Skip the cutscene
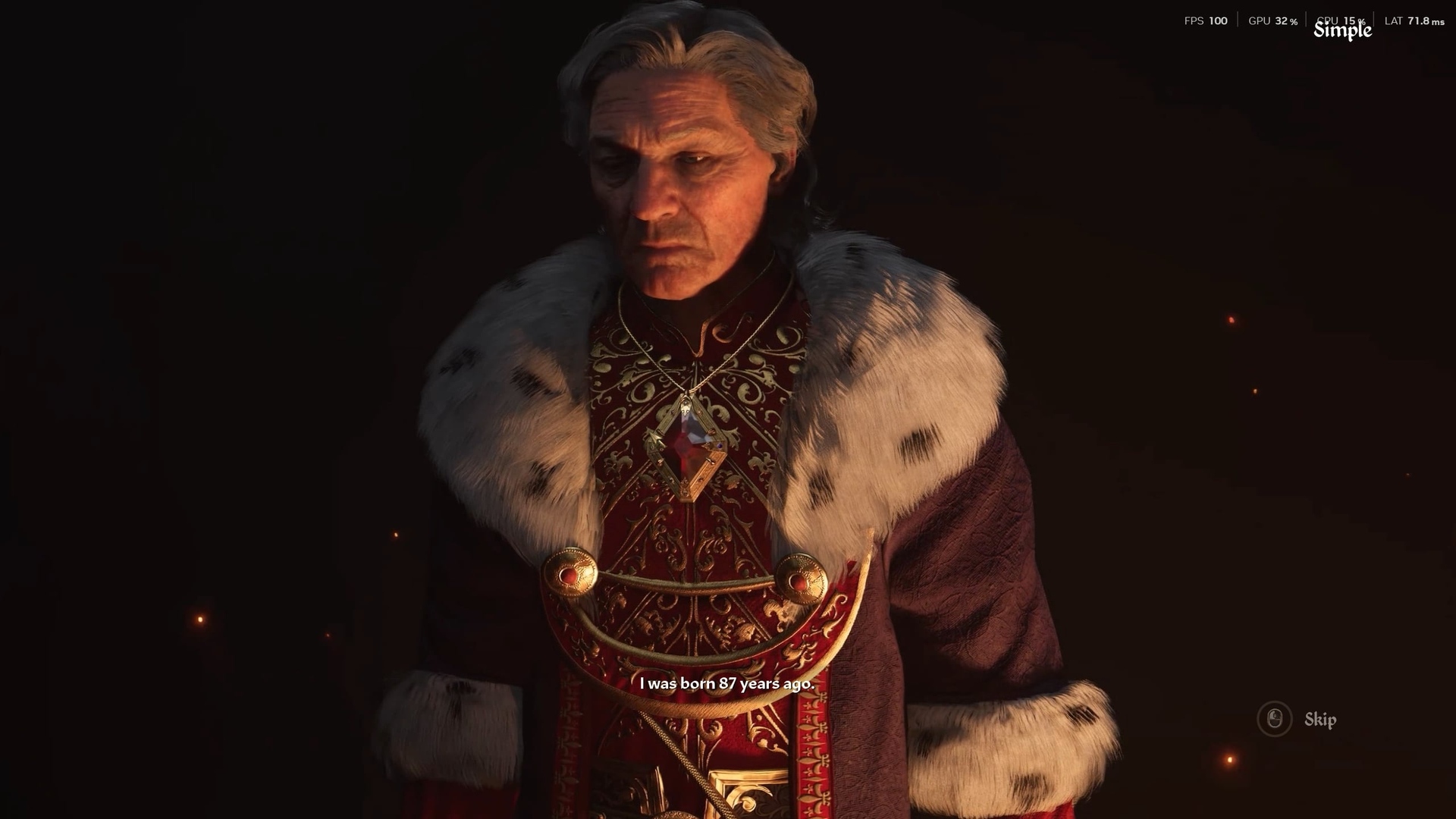The image size is (1456, 819). (1298, 719)
